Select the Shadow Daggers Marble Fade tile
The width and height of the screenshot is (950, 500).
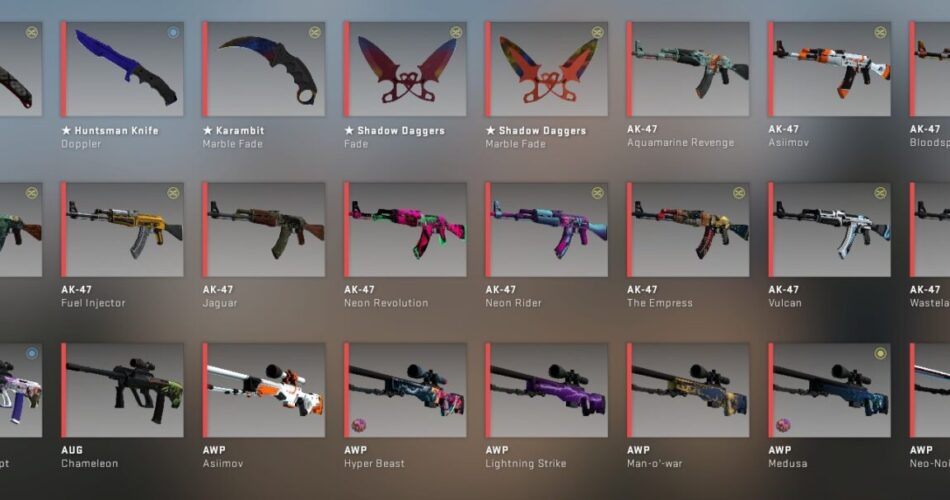click(x=548, y=69)
